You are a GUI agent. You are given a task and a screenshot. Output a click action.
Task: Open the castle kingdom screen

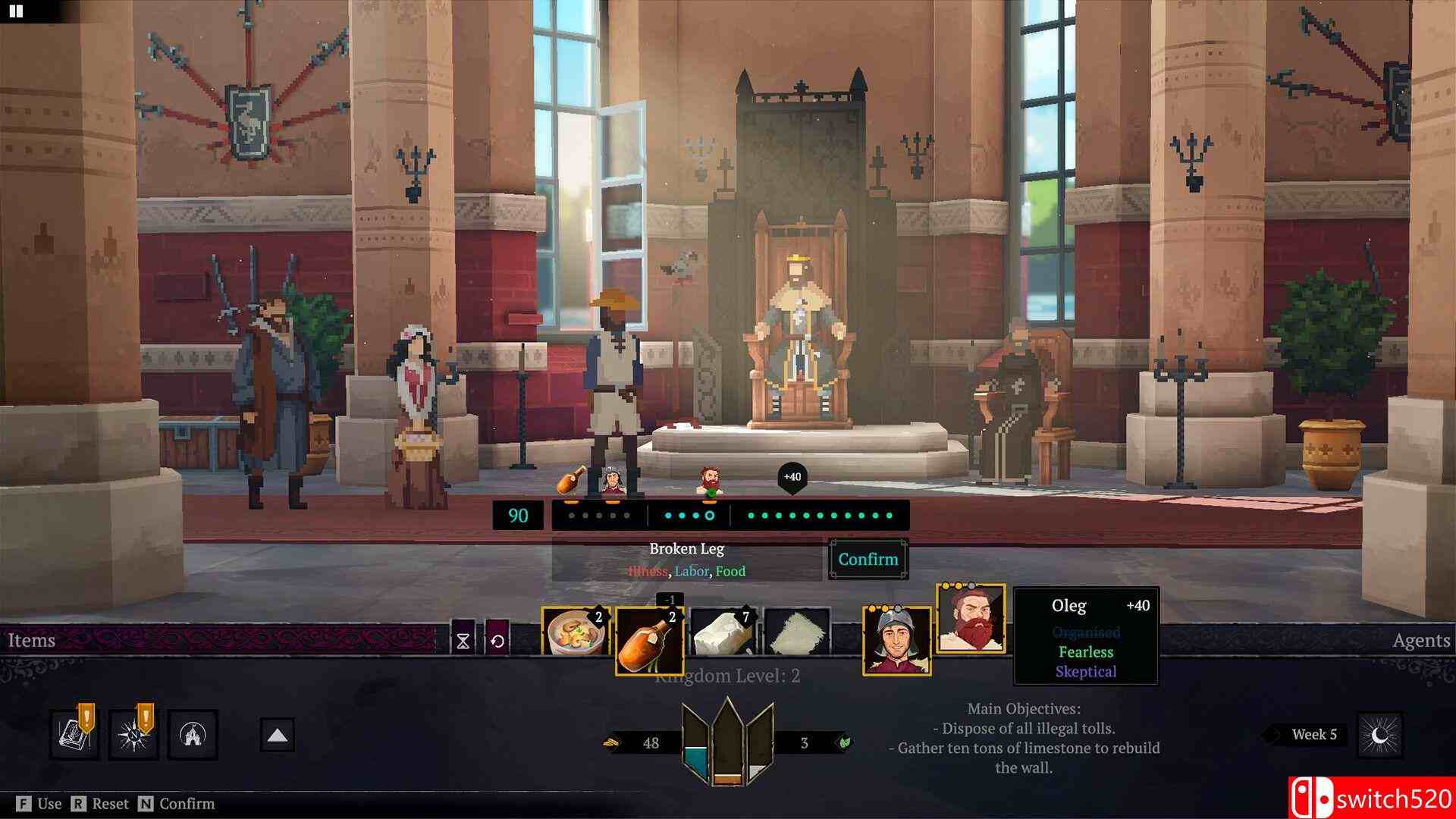(192, 734)
